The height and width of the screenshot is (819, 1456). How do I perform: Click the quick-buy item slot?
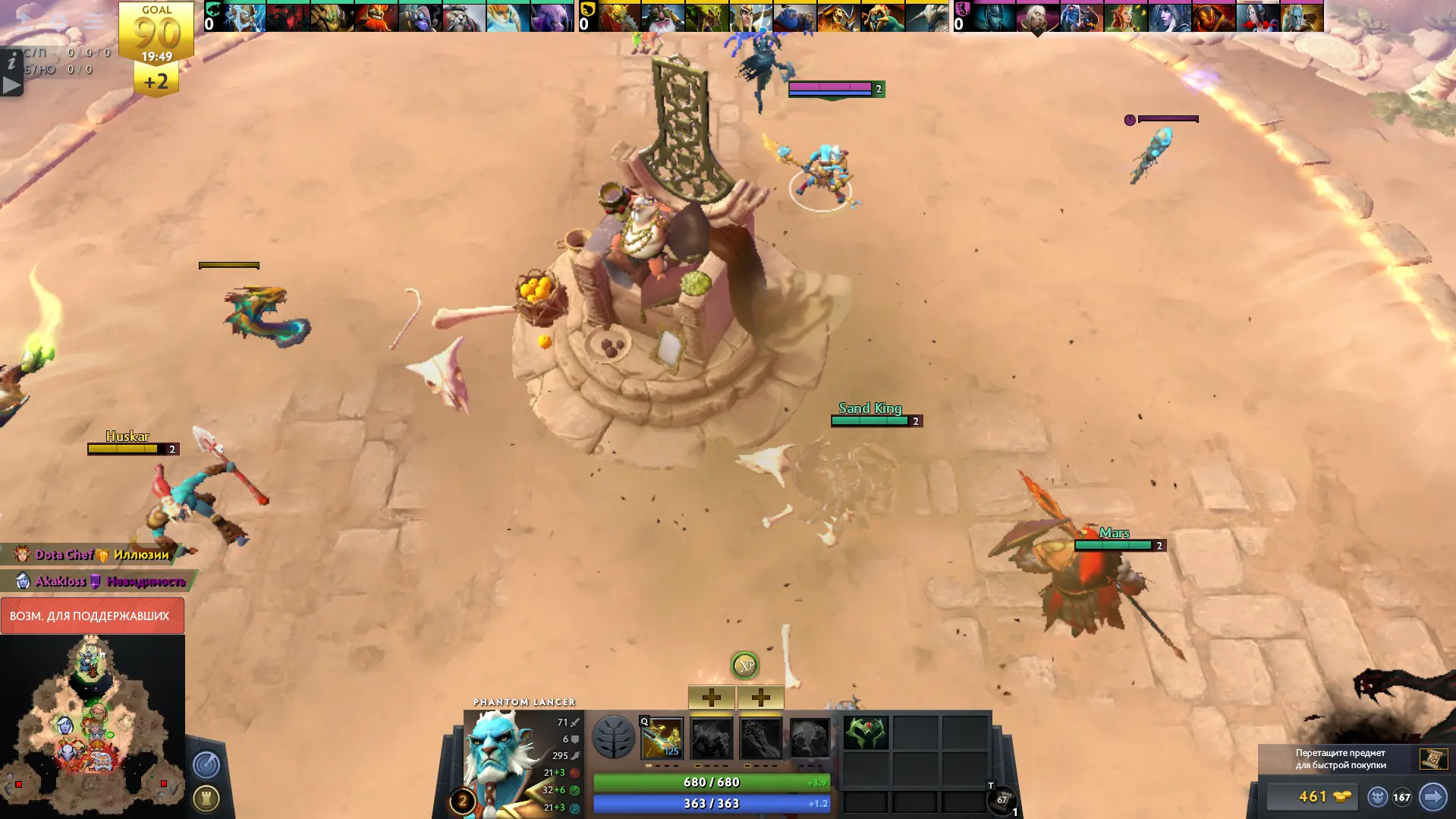tap(1432, 758)
